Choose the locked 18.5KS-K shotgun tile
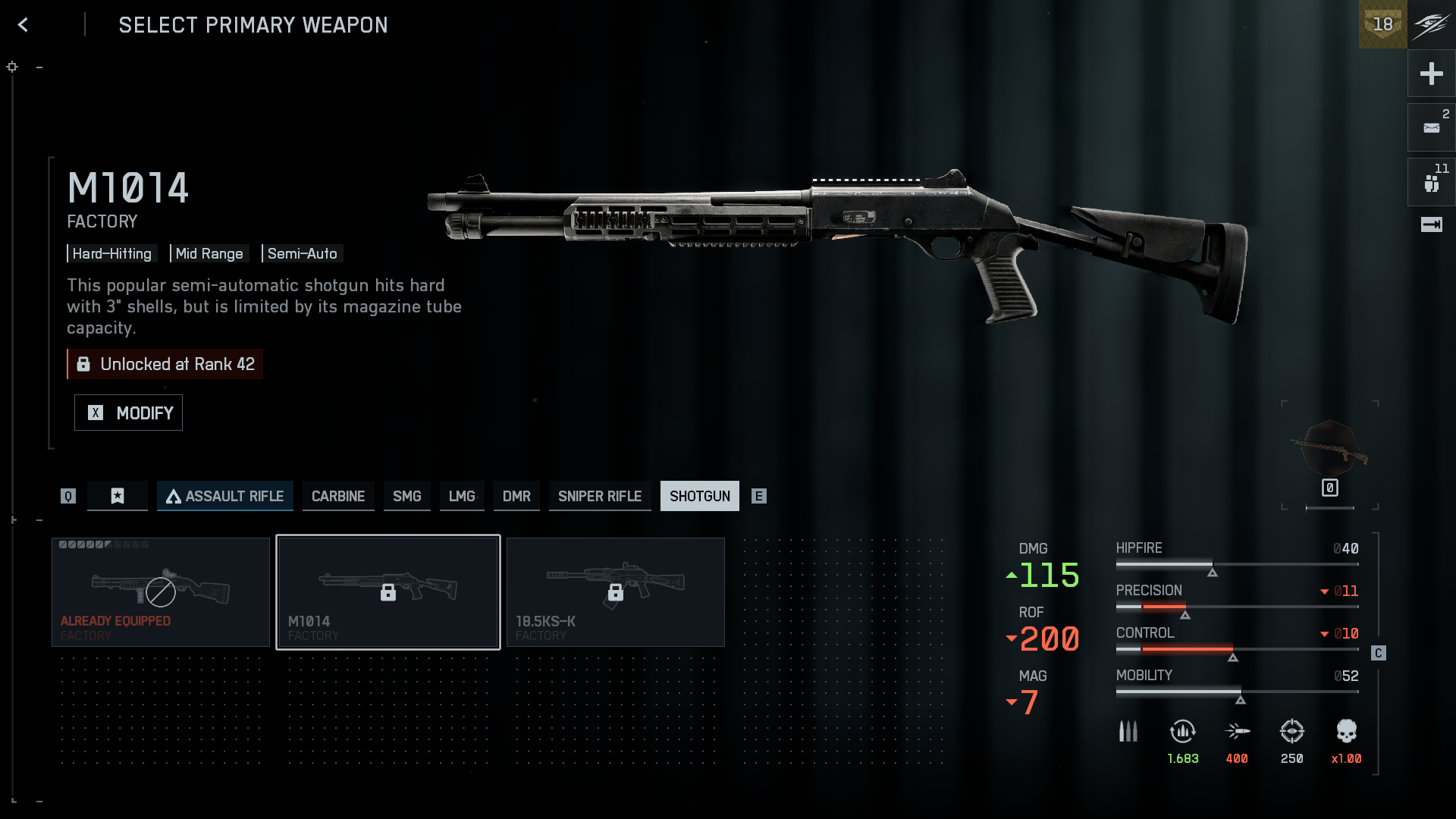This screenshot has height=819, width=1456. coord(616,591)
